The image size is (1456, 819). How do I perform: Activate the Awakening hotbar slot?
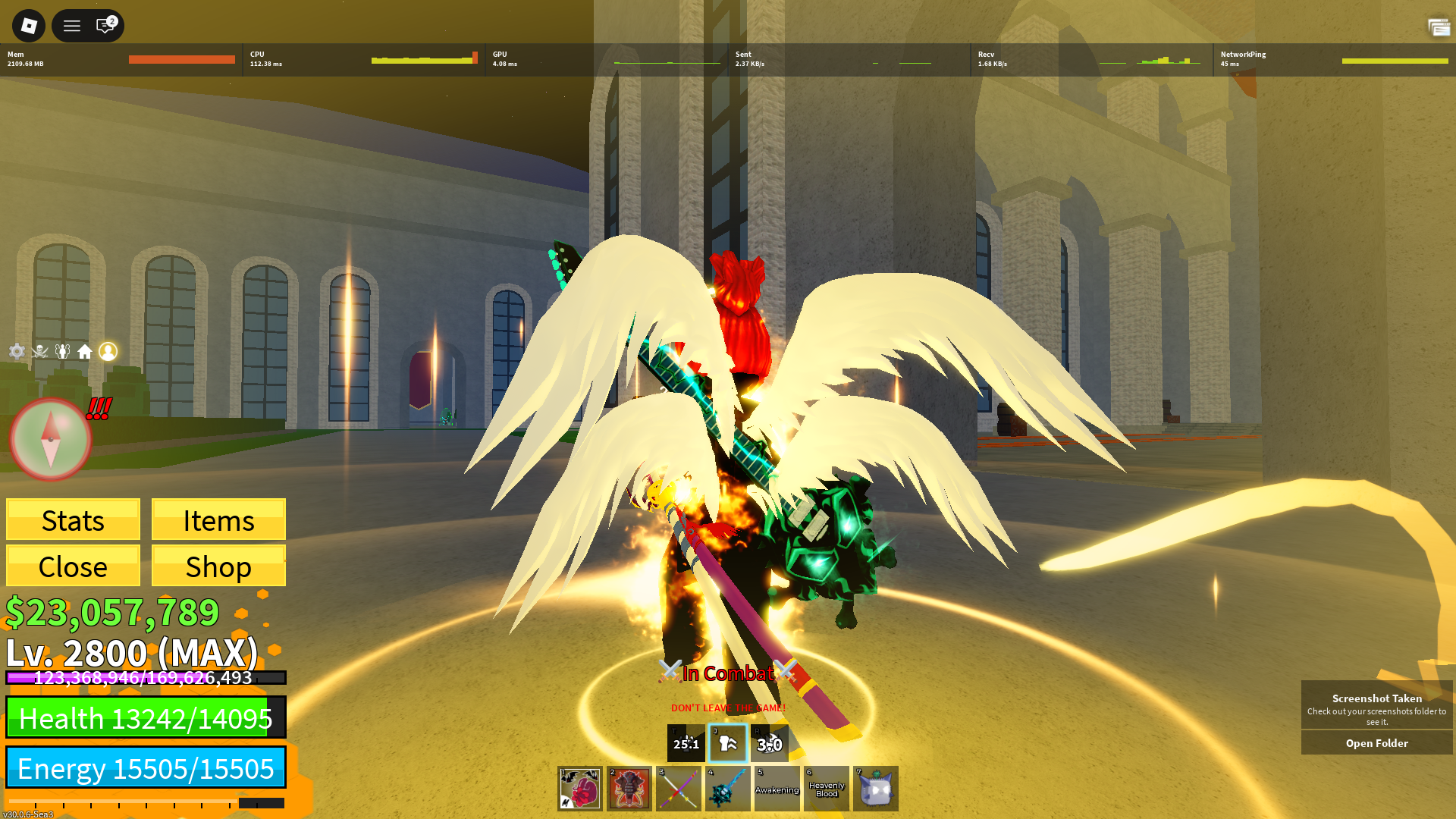pyautogui.click(x=777, y=789)
